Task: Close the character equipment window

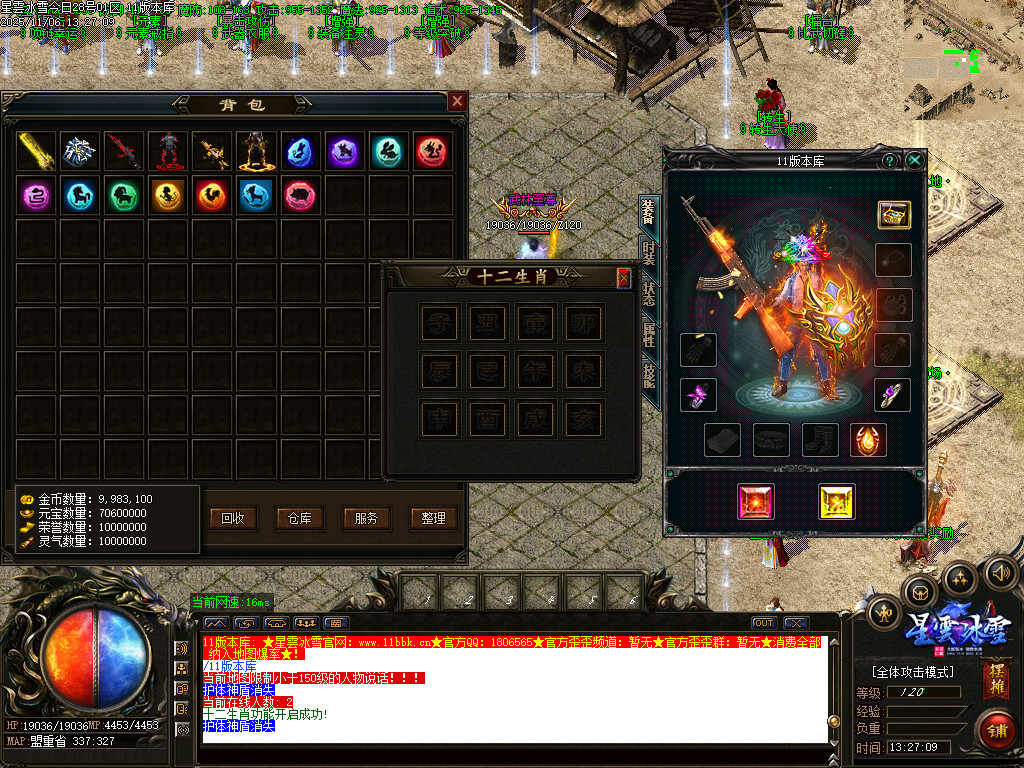Action: click(x=915, y=160)
